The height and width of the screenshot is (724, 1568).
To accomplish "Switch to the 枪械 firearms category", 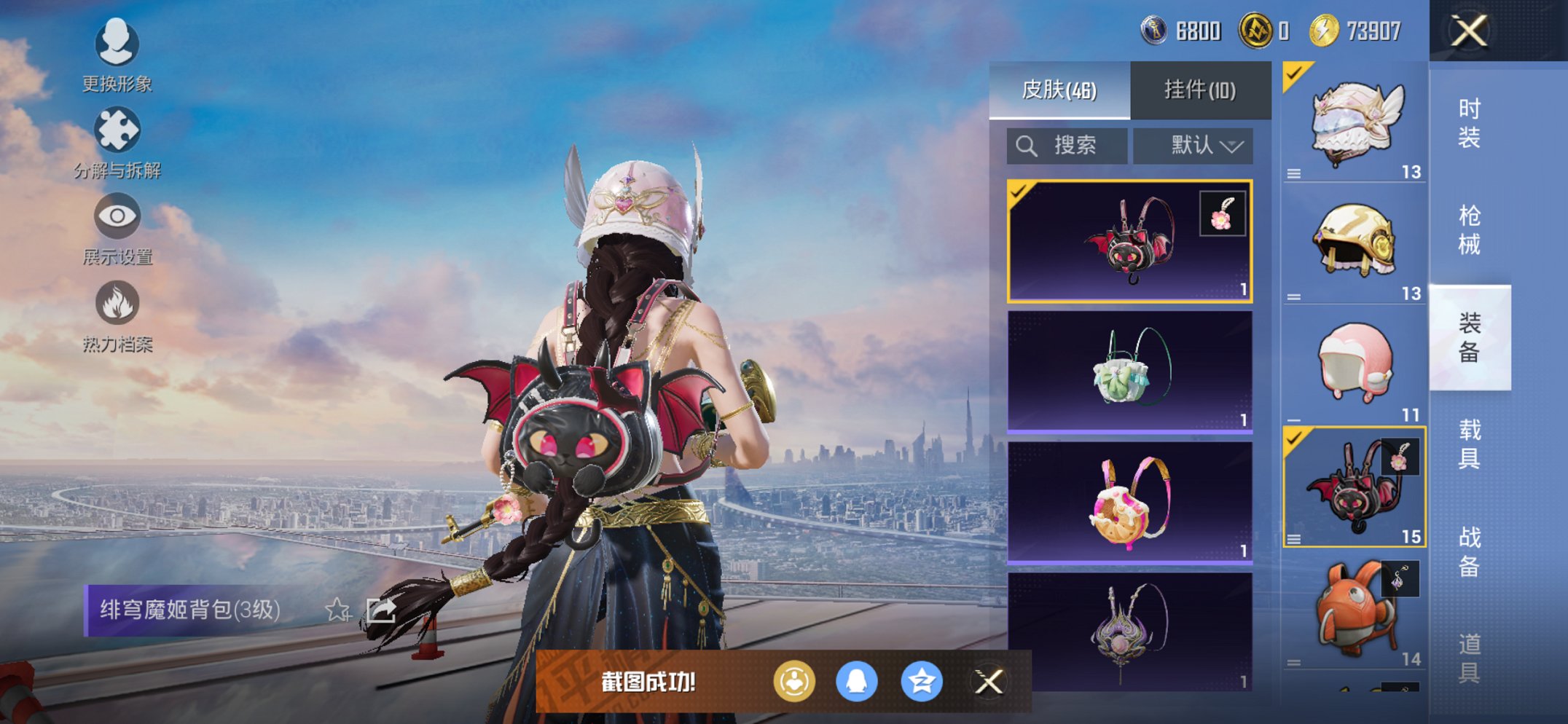I will pyautogui.click(x=1469, y=230).
